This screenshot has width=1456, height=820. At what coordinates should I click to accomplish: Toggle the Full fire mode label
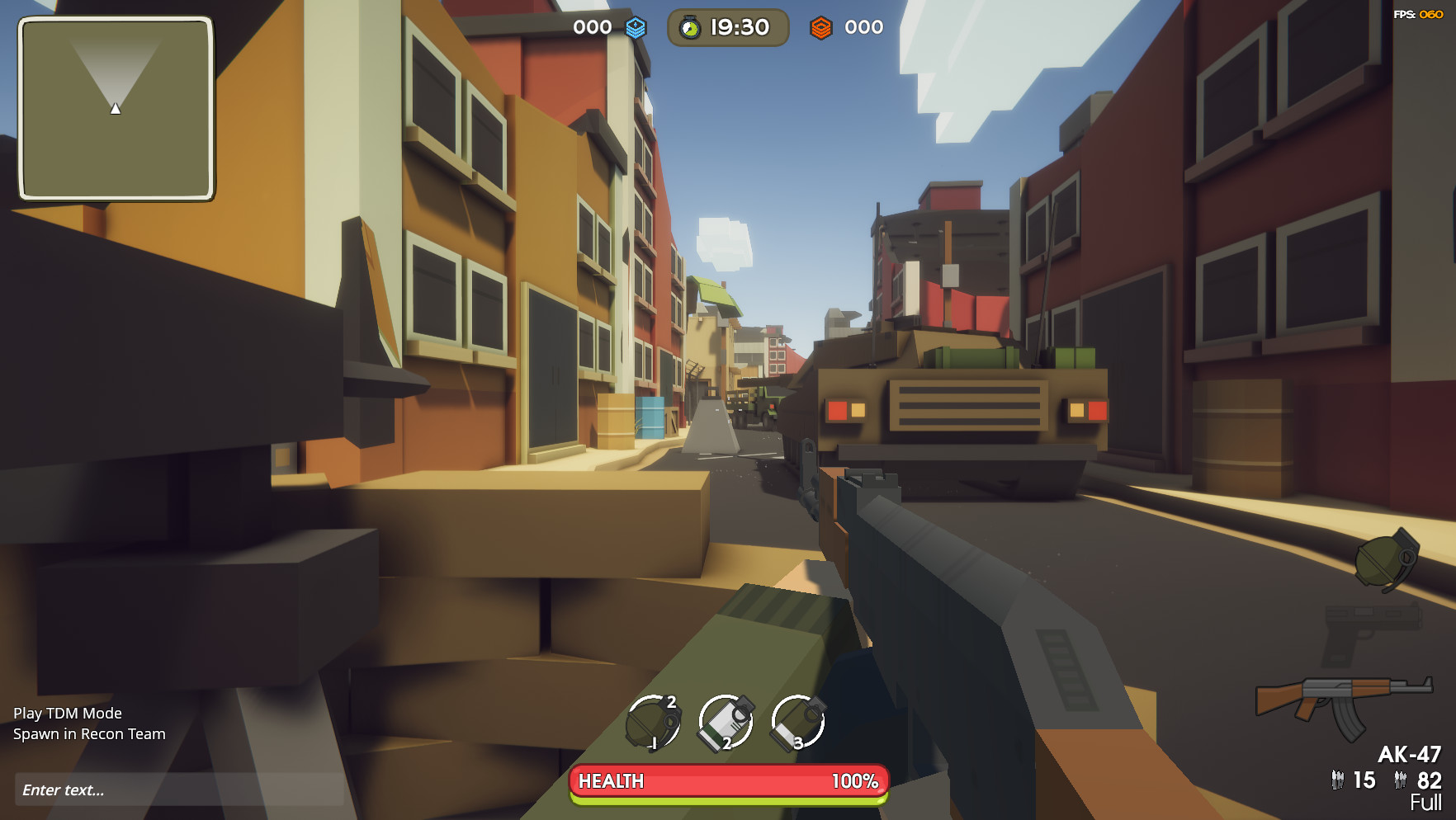[x=1424, y=800]
